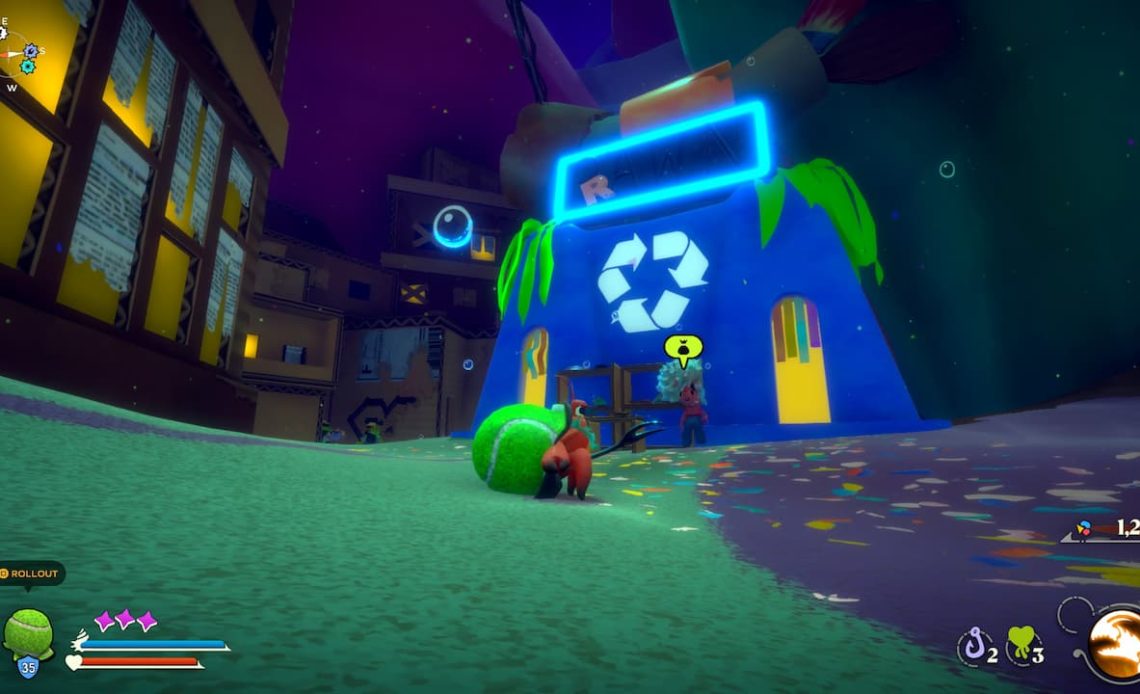1140x694 pixels.
Task: Select the teal gear marker on the compass
Action: point(27,66)
